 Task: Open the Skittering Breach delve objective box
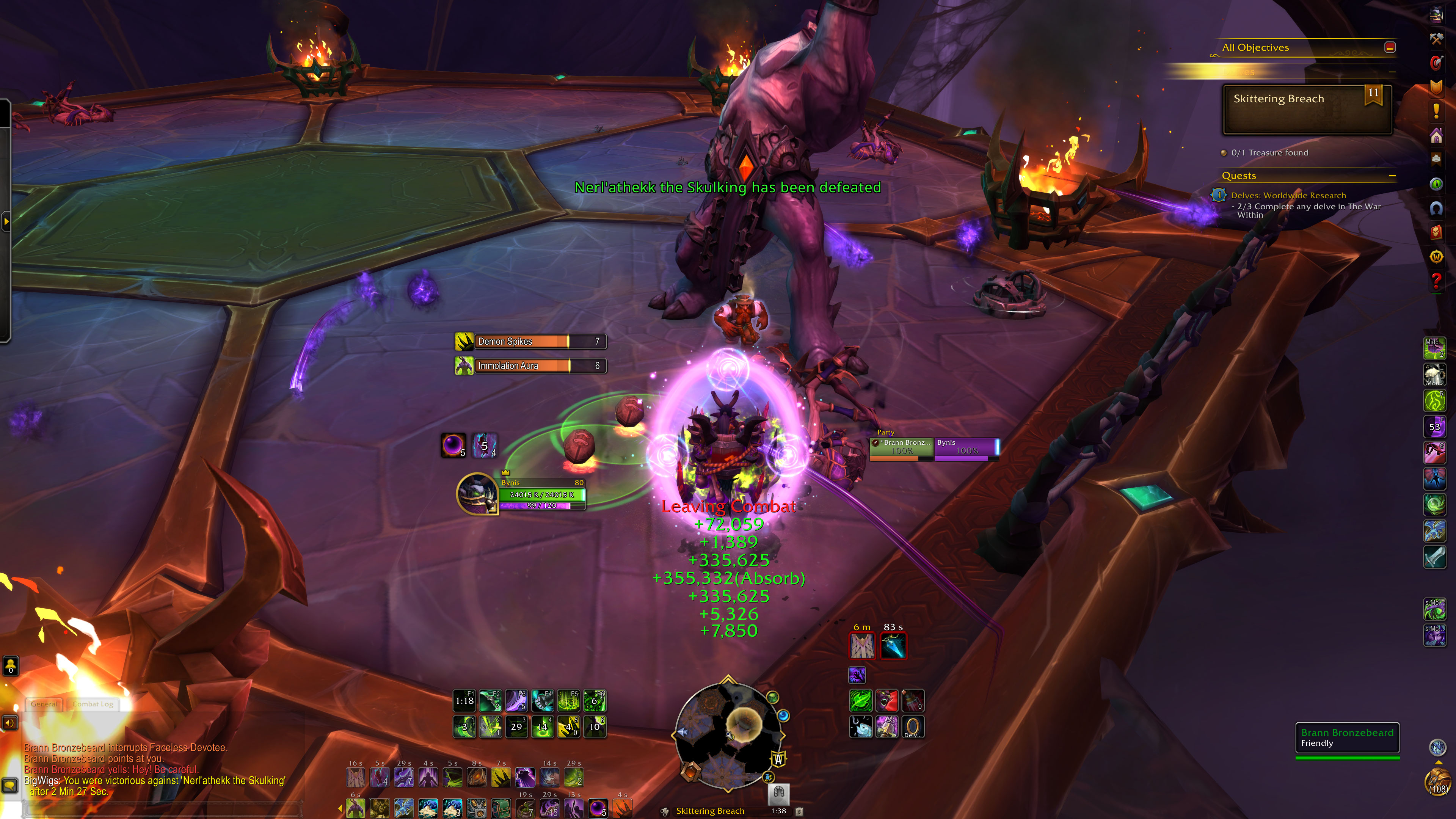[1307, 110]
